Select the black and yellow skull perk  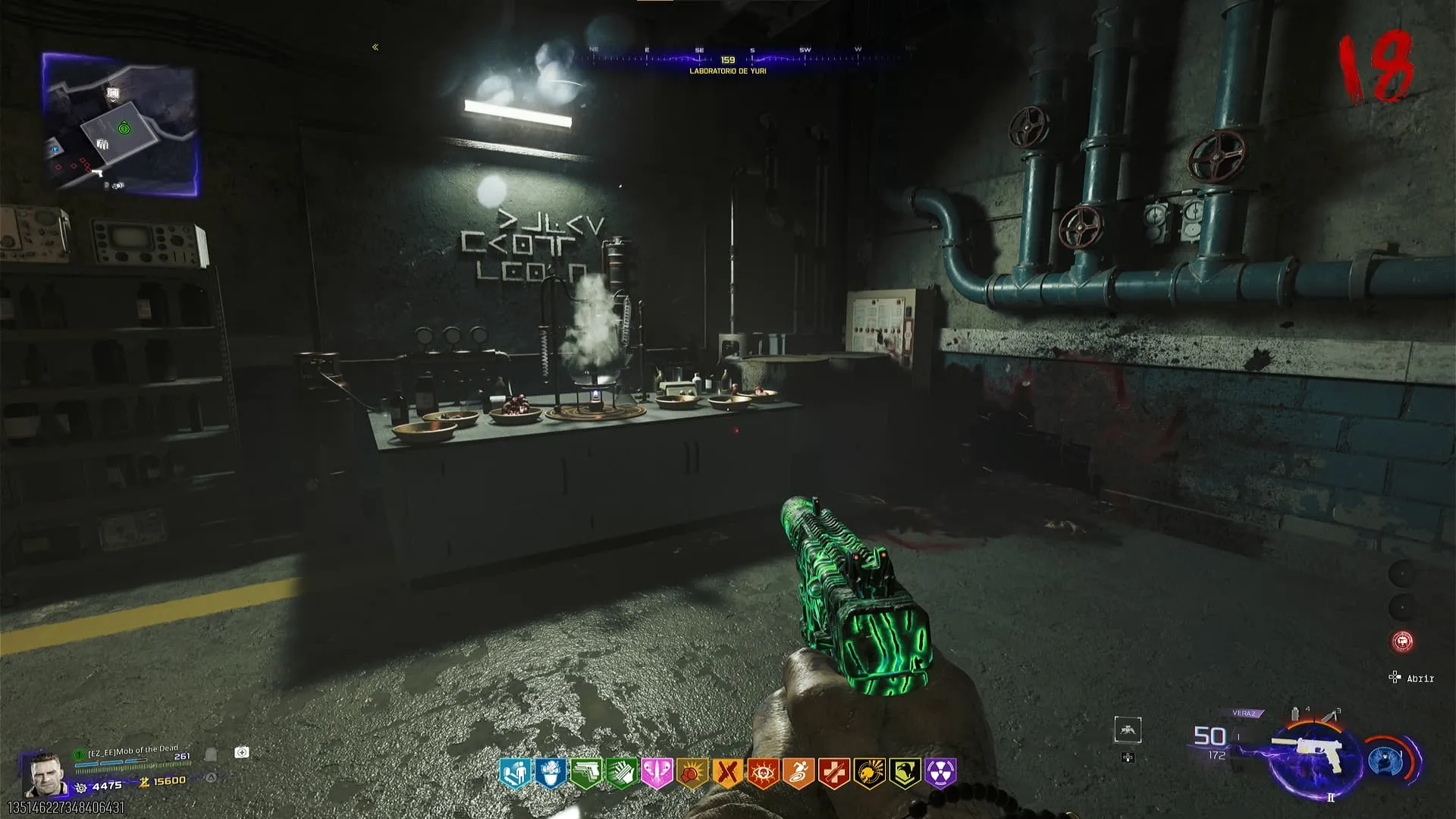(x=869, y=773)
